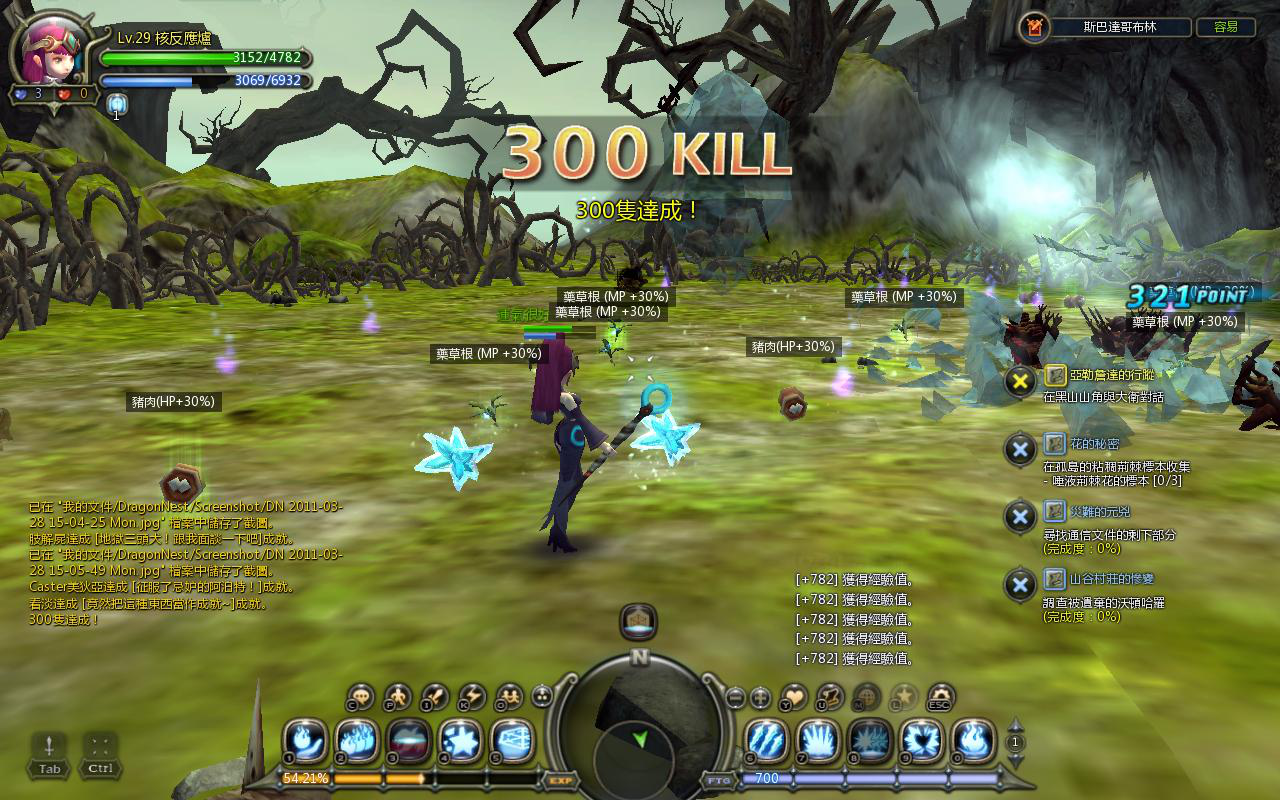Open the chat speech-bubble menu button

point(361,697)
